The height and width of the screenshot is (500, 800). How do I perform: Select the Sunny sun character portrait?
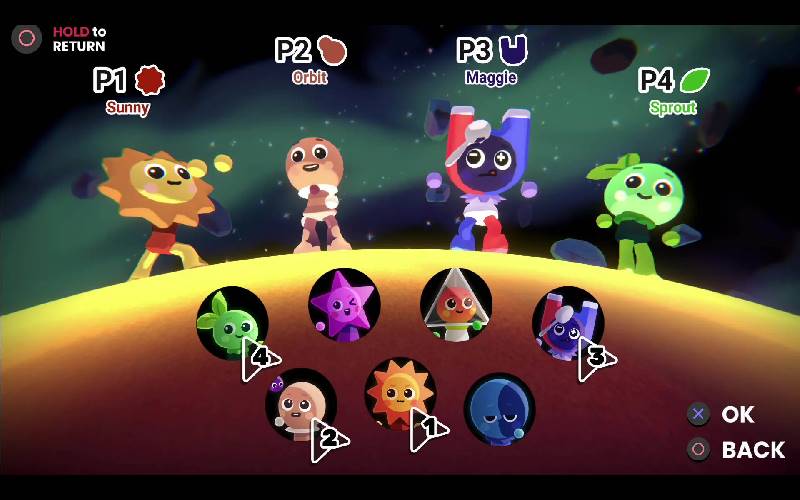400,393
